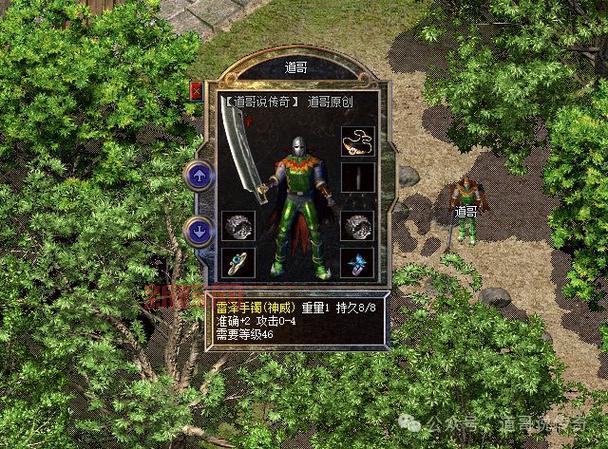Select the necklace equipment slot
The width and height of the screenshot is (608, 449).
coord(356,141)
